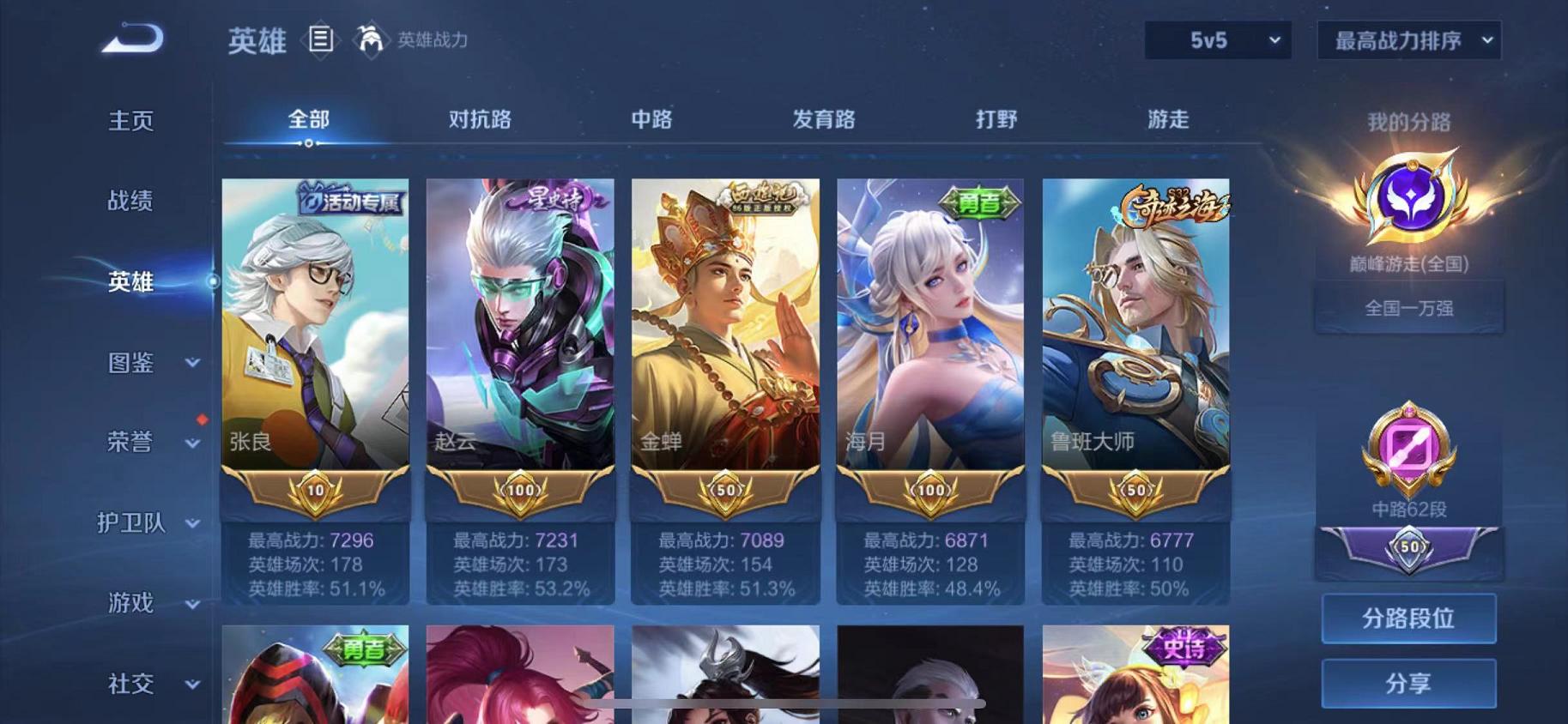The image size is (1568, 724).
Task: Open 战绩 from the left sidebar
Action: [x=129, y=202]
